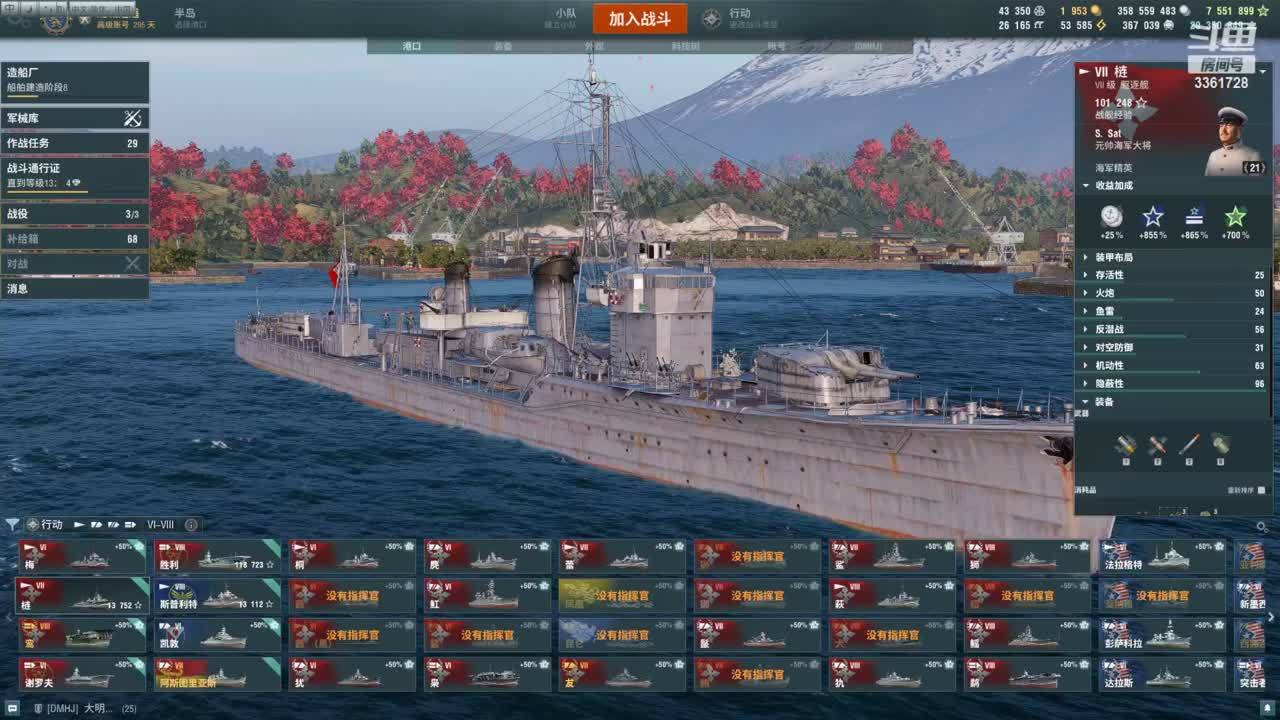1280x720 pixels.
Task: Pick the 达拉斯 ship card
Action: (1162, 675)
